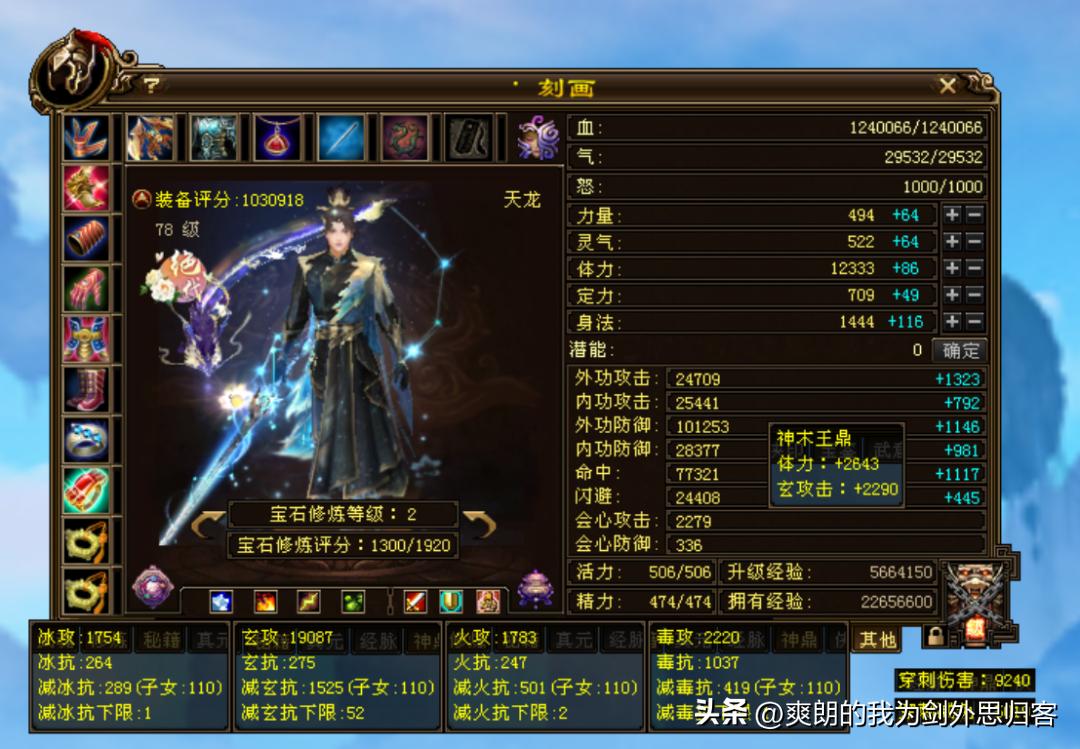Decrease 灵气 with the minus button
The image size is (1080, 749).
tap(974, 242)
